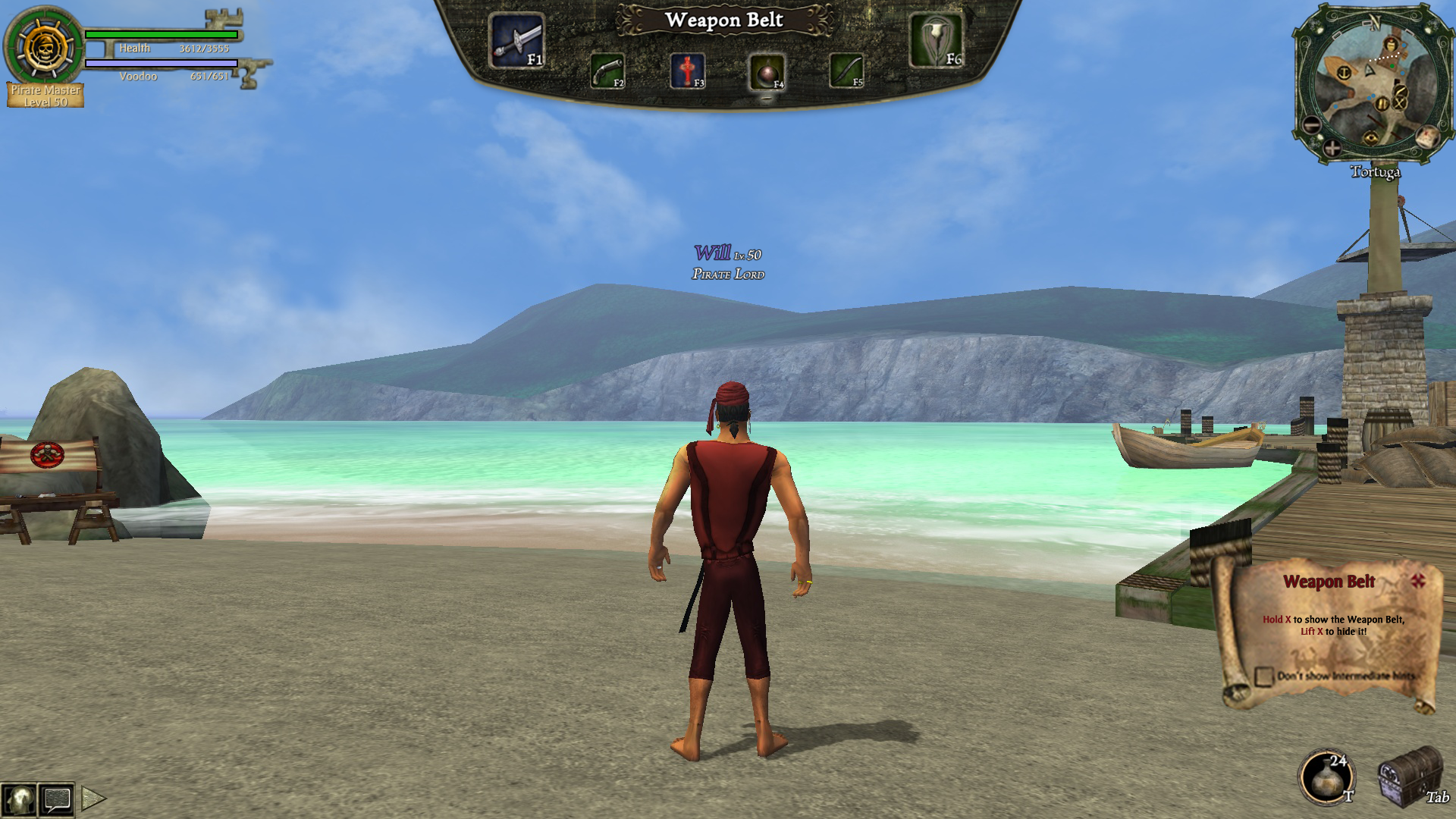The width and height of the screenshot is (1456, 819).
Task: Choose the red voodoo doll slot
Action: 687,72
